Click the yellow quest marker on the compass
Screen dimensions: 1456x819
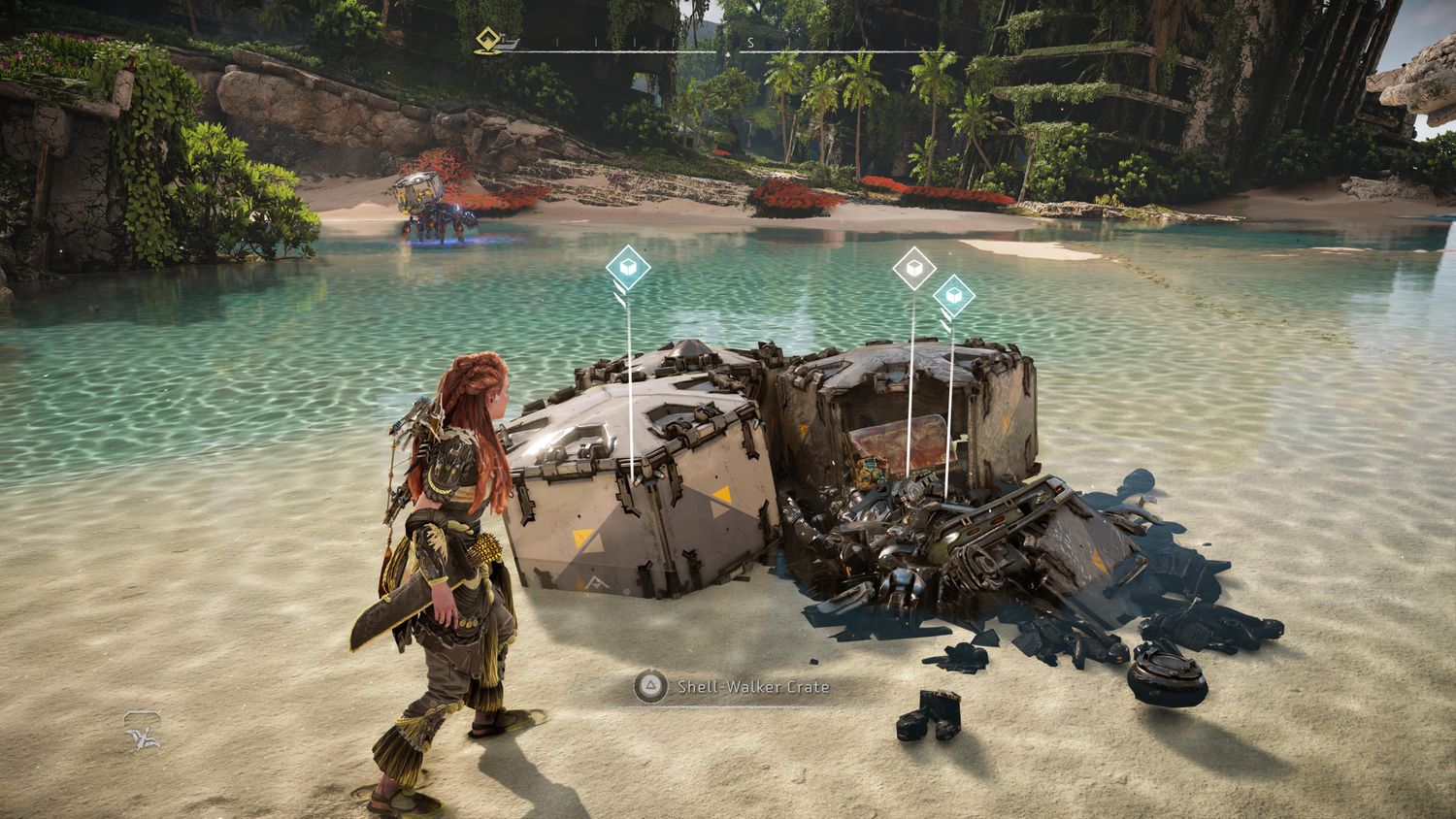[x=486, y=40]
